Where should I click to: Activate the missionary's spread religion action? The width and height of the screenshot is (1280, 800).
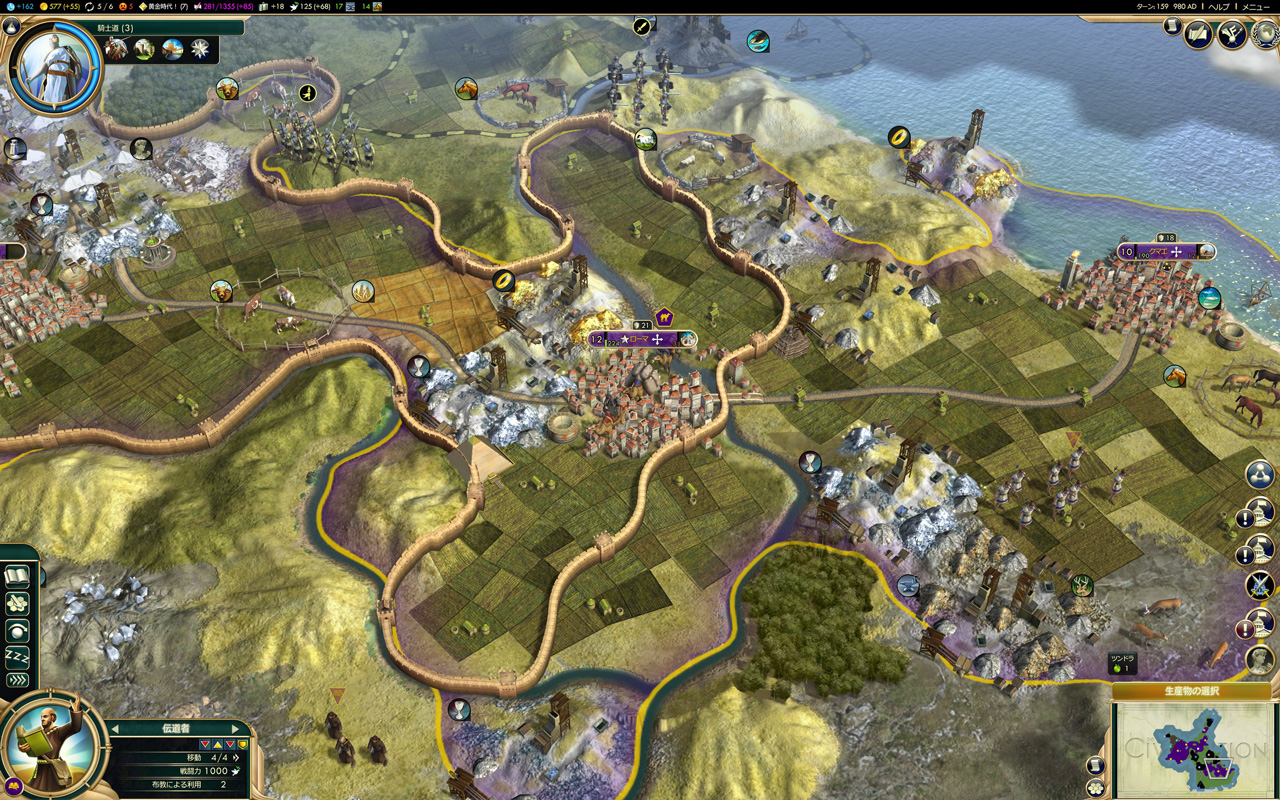point(17,604)
